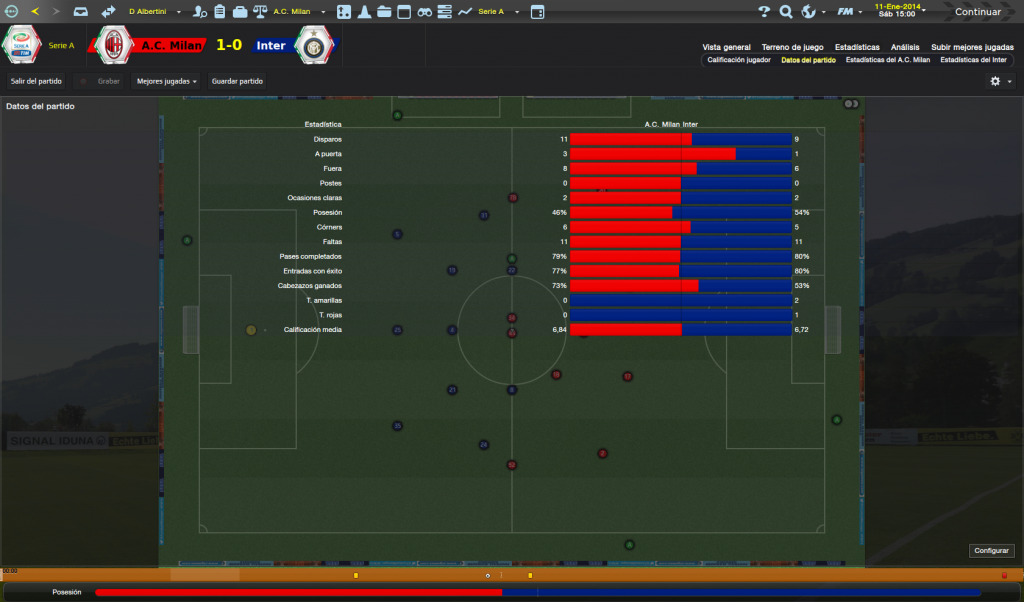Show the Análisis tab

[x=905, y=47]
